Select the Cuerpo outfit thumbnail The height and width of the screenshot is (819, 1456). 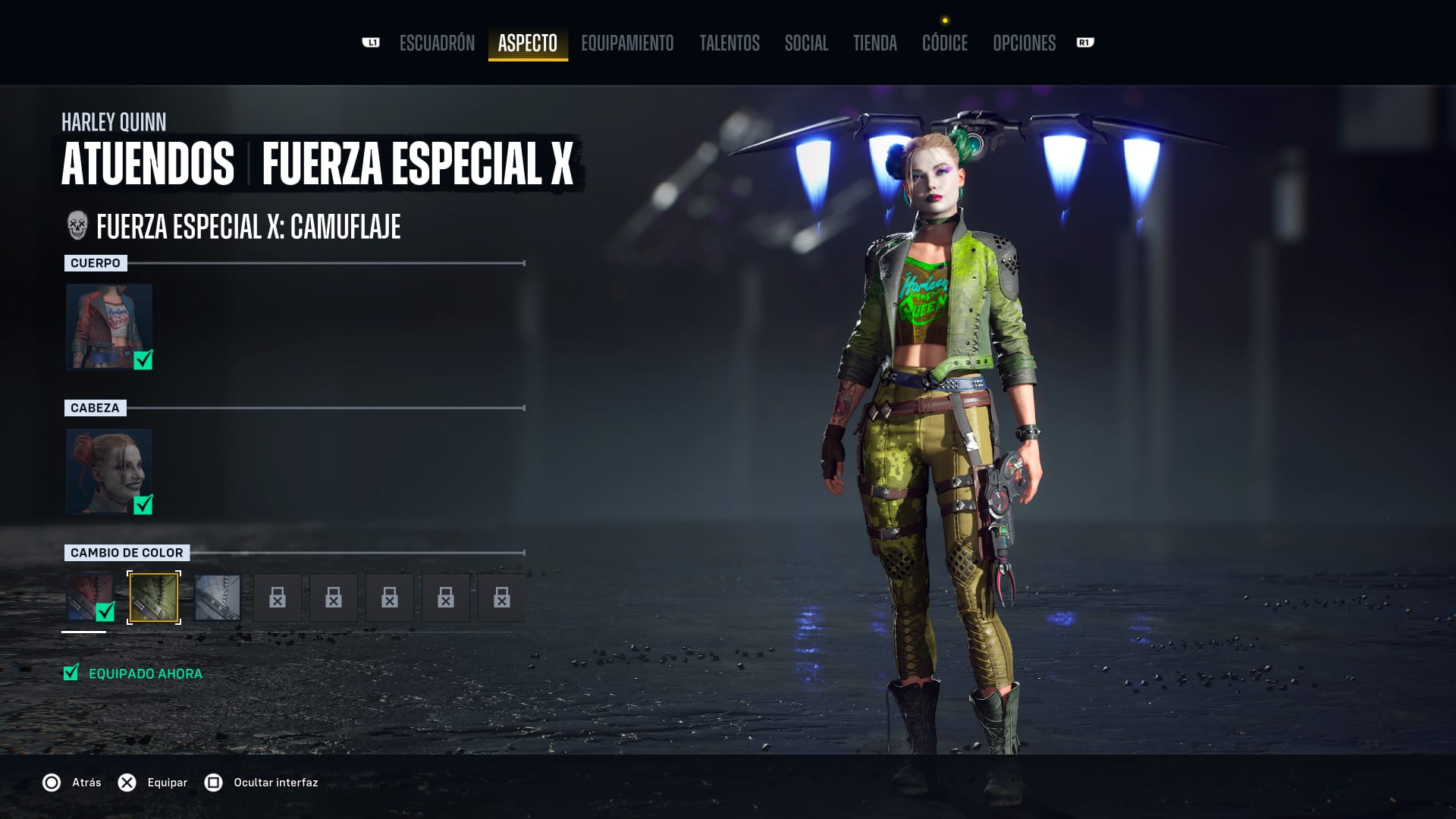click(109, 327)
